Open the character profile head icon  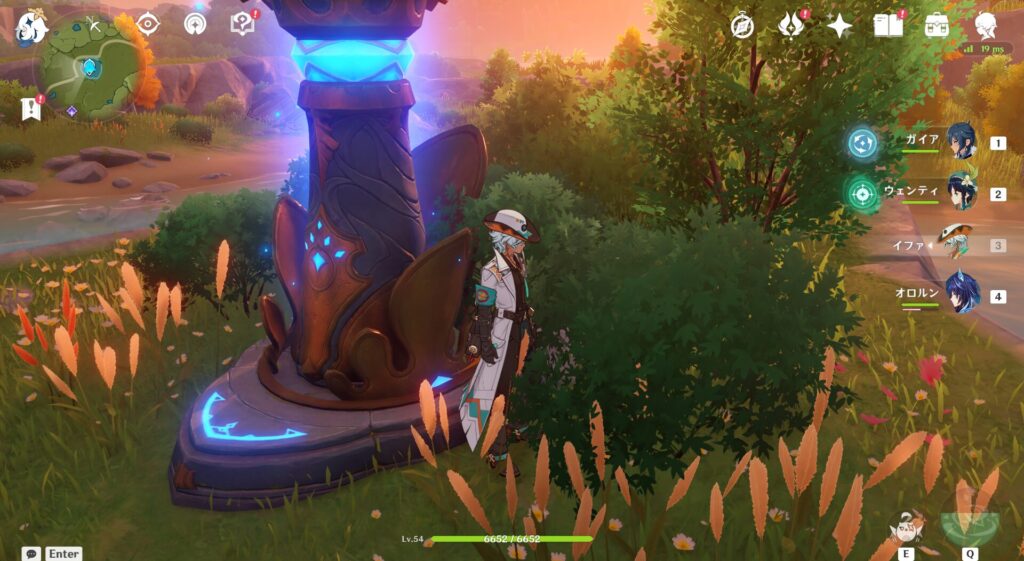[986, 26]
